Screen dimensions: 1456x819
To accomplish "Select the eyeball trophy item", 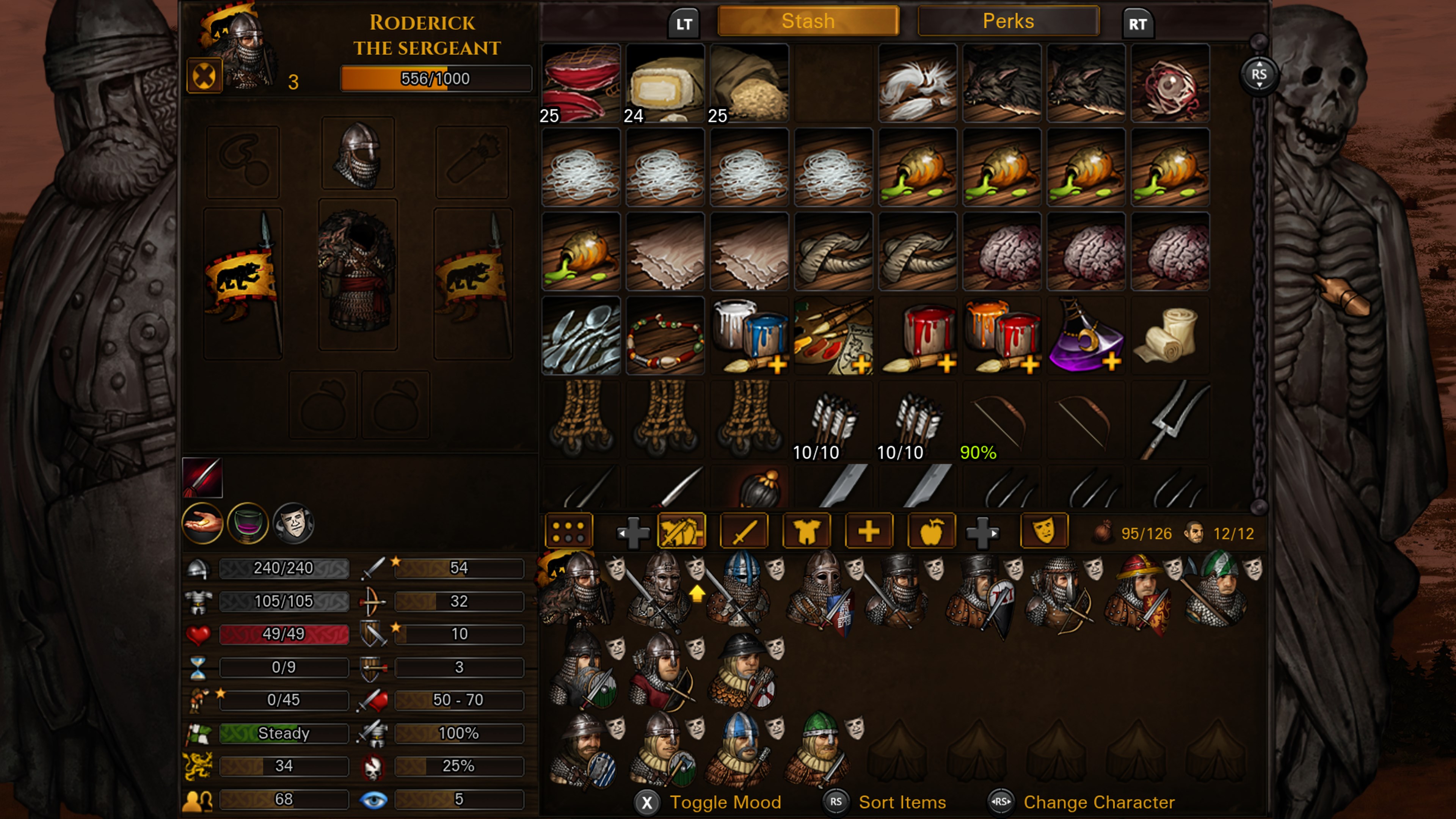I will (x=1170, y=83).
